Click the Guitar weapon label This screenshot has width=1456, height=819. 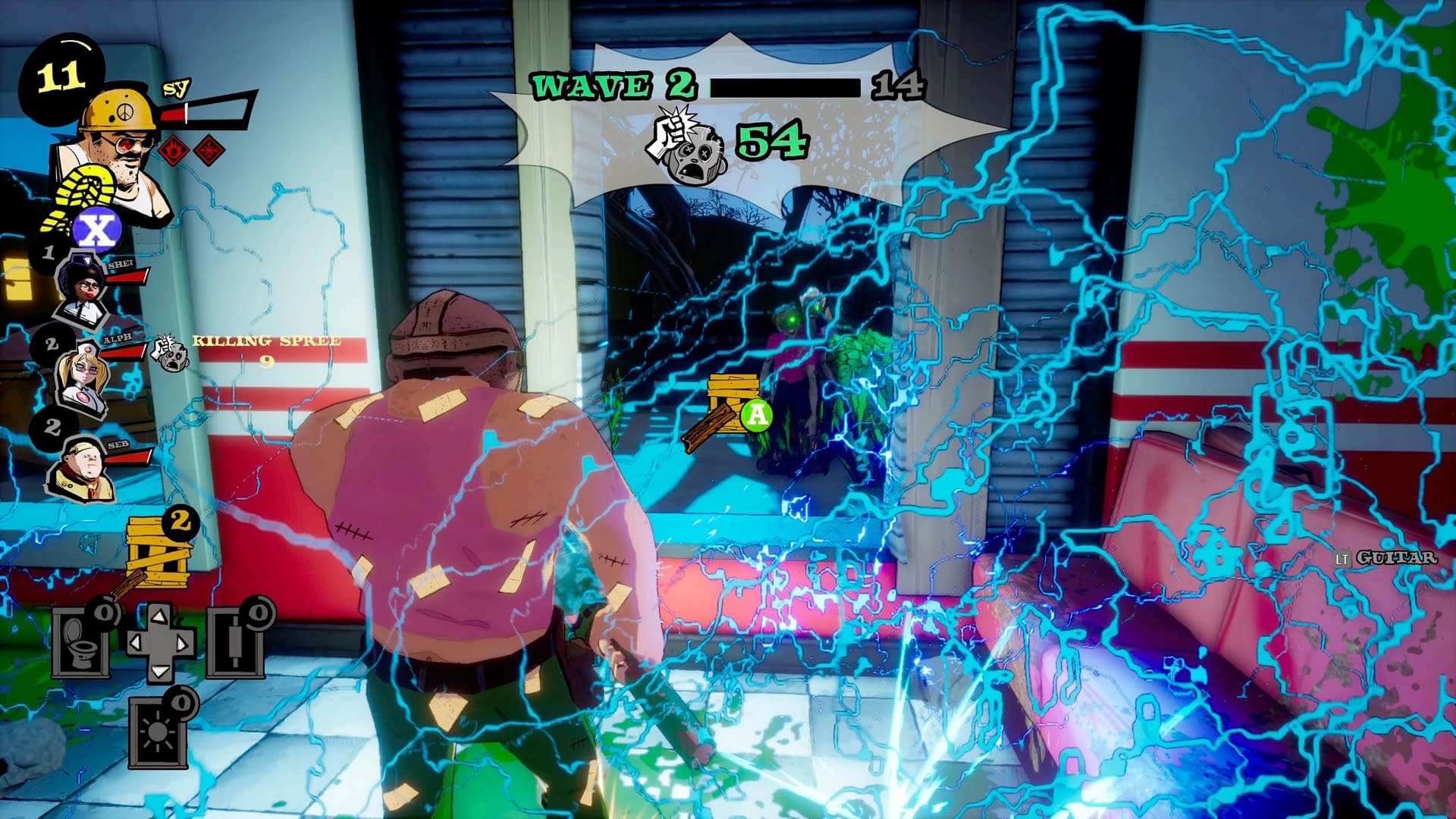tap(1395, 557)
